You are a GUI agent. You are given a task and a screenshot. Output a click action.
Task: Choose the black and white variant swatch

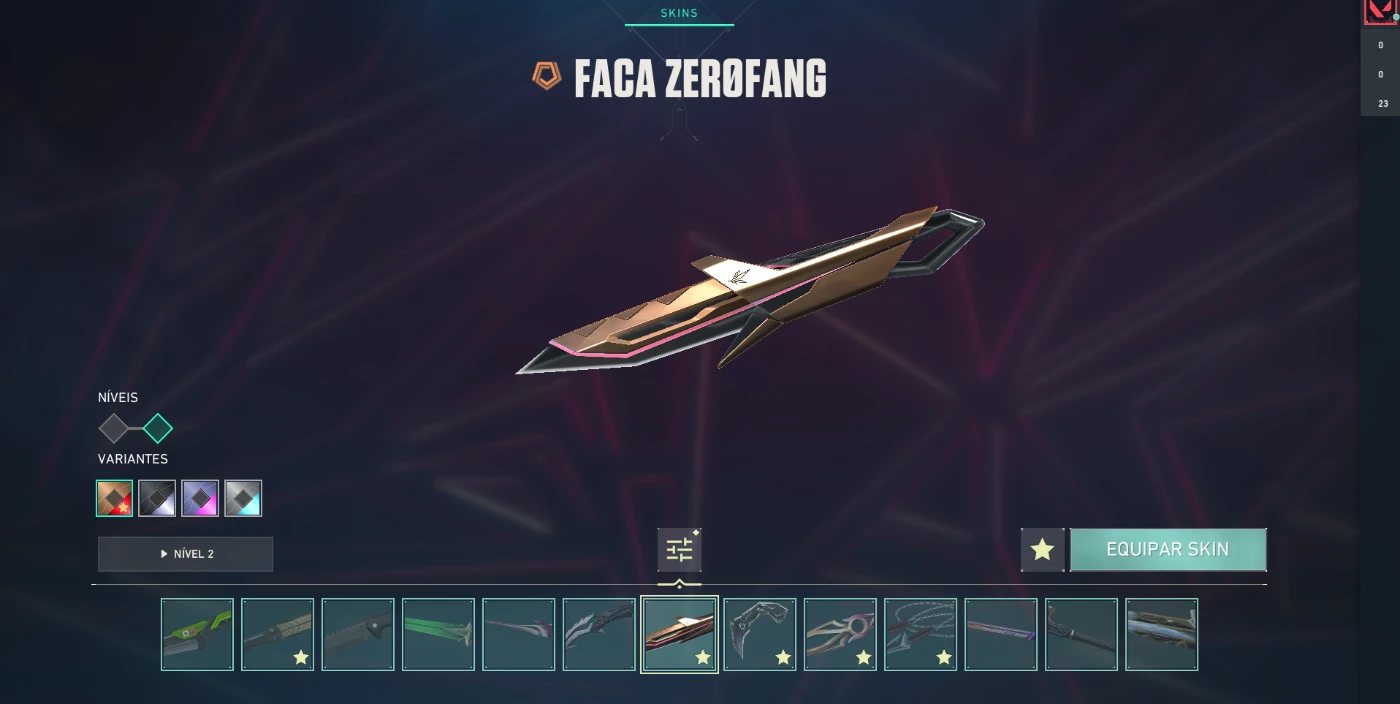[157, 498]
